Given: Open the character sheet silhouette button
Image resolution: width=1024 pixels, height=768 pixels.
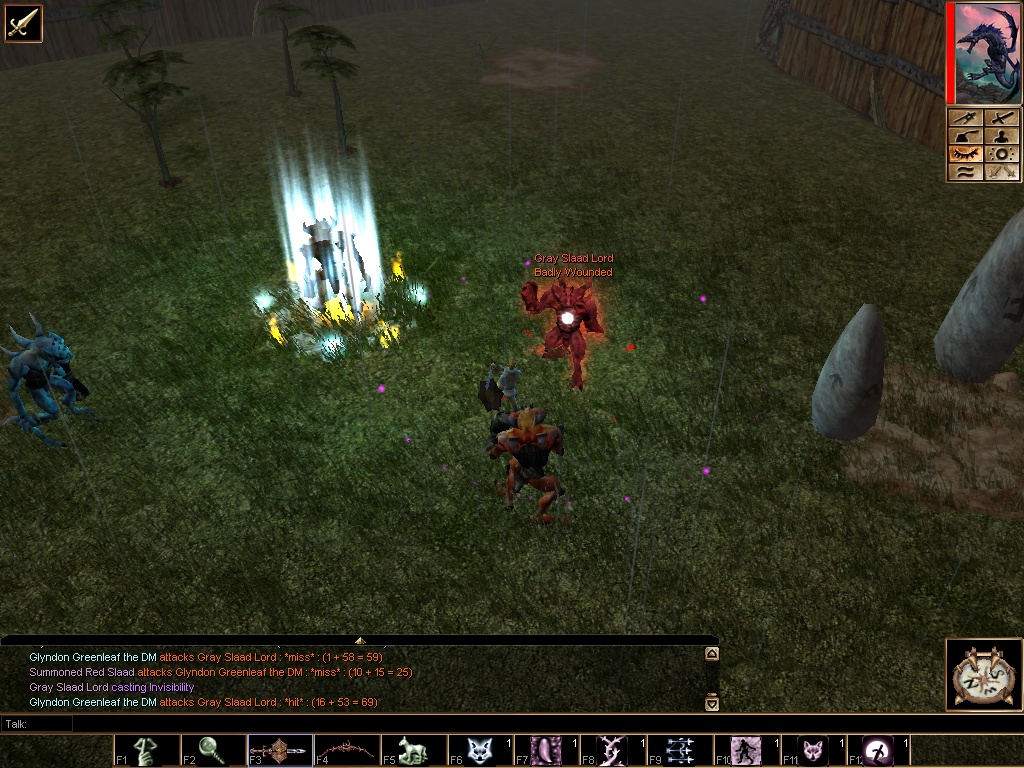Looking at the screenshot, I should tap(1003, 136).
